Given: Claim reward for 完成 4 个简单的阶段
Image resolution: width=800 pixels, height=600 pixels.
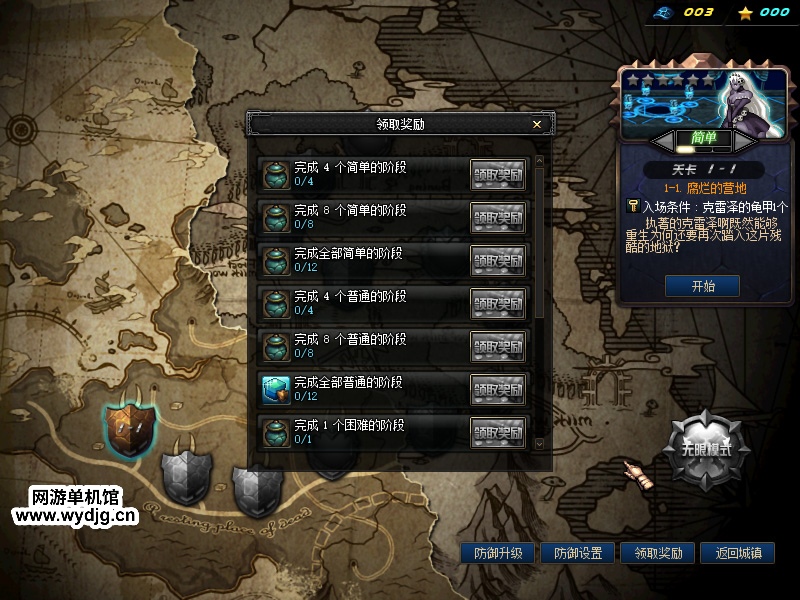Looking at the screenshot, I should [x=498, y=174].
